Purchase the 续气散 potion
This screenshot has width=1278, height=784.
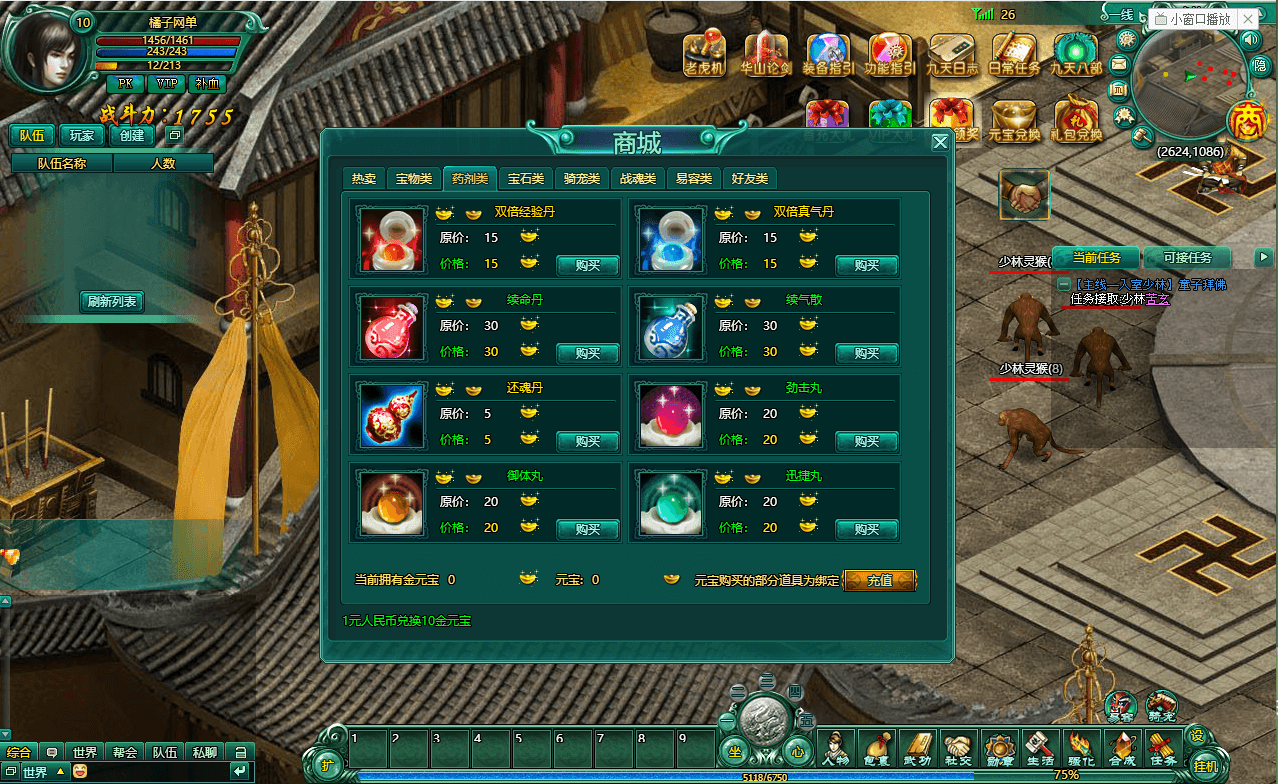(866, 353)
